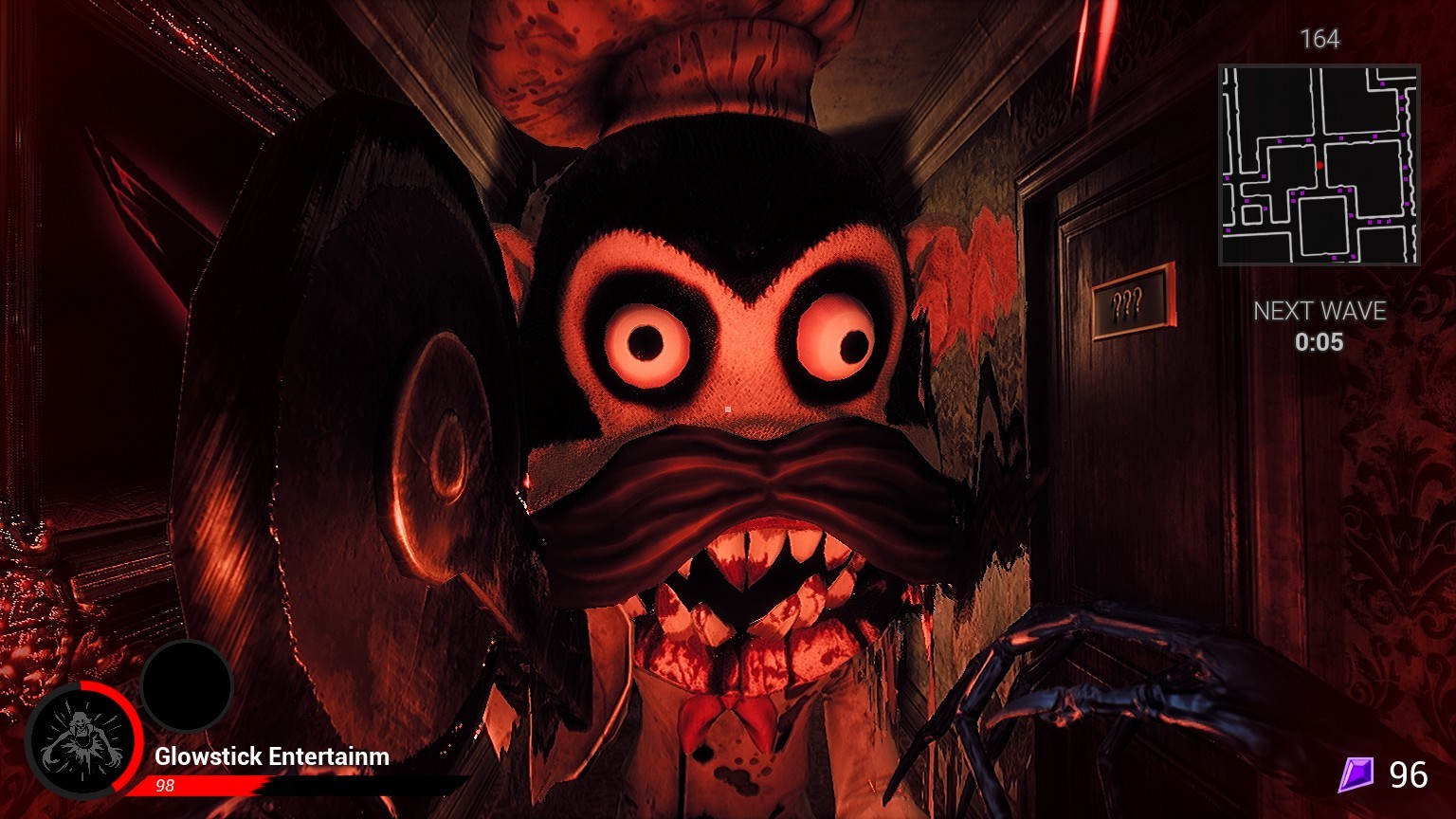Screen dimensions: 1456x819
Task: Click the NEXT WAVE heading label
Action: coord(1319,309)
